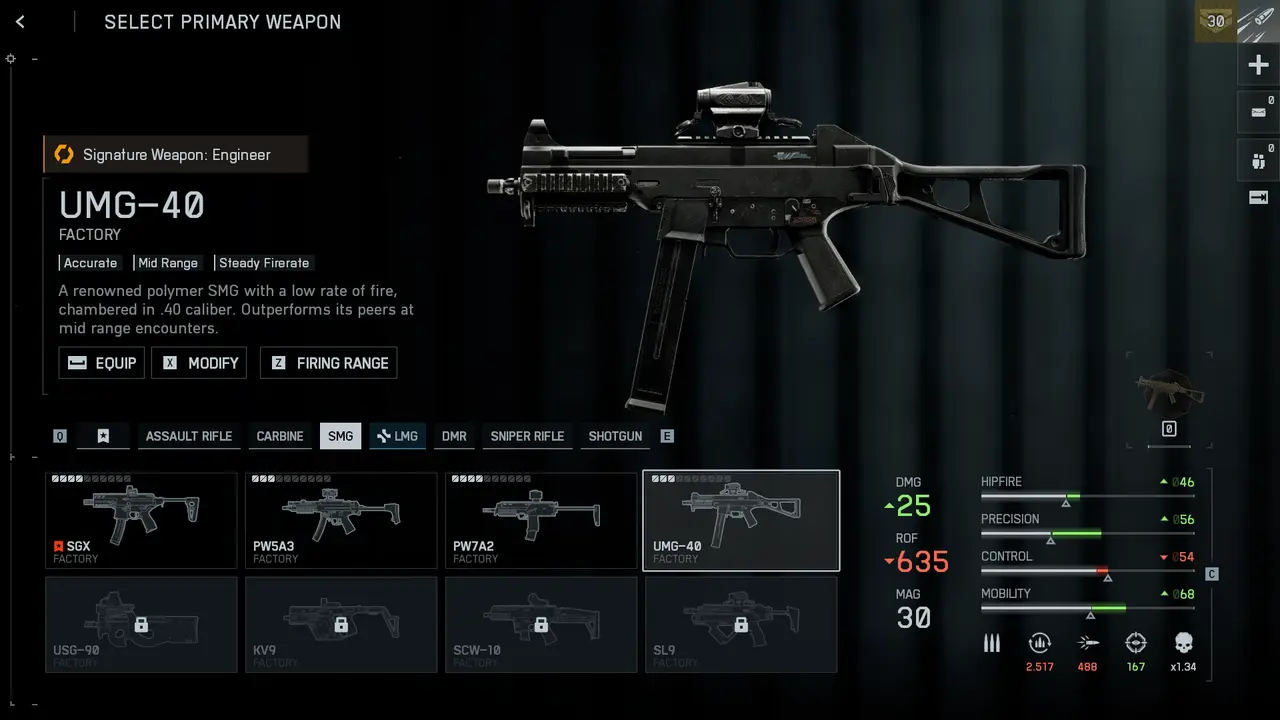Switch to the Sniper Rifle tab
The image size is (1280, 720).
pyautogui.click(x=527, y=436)
